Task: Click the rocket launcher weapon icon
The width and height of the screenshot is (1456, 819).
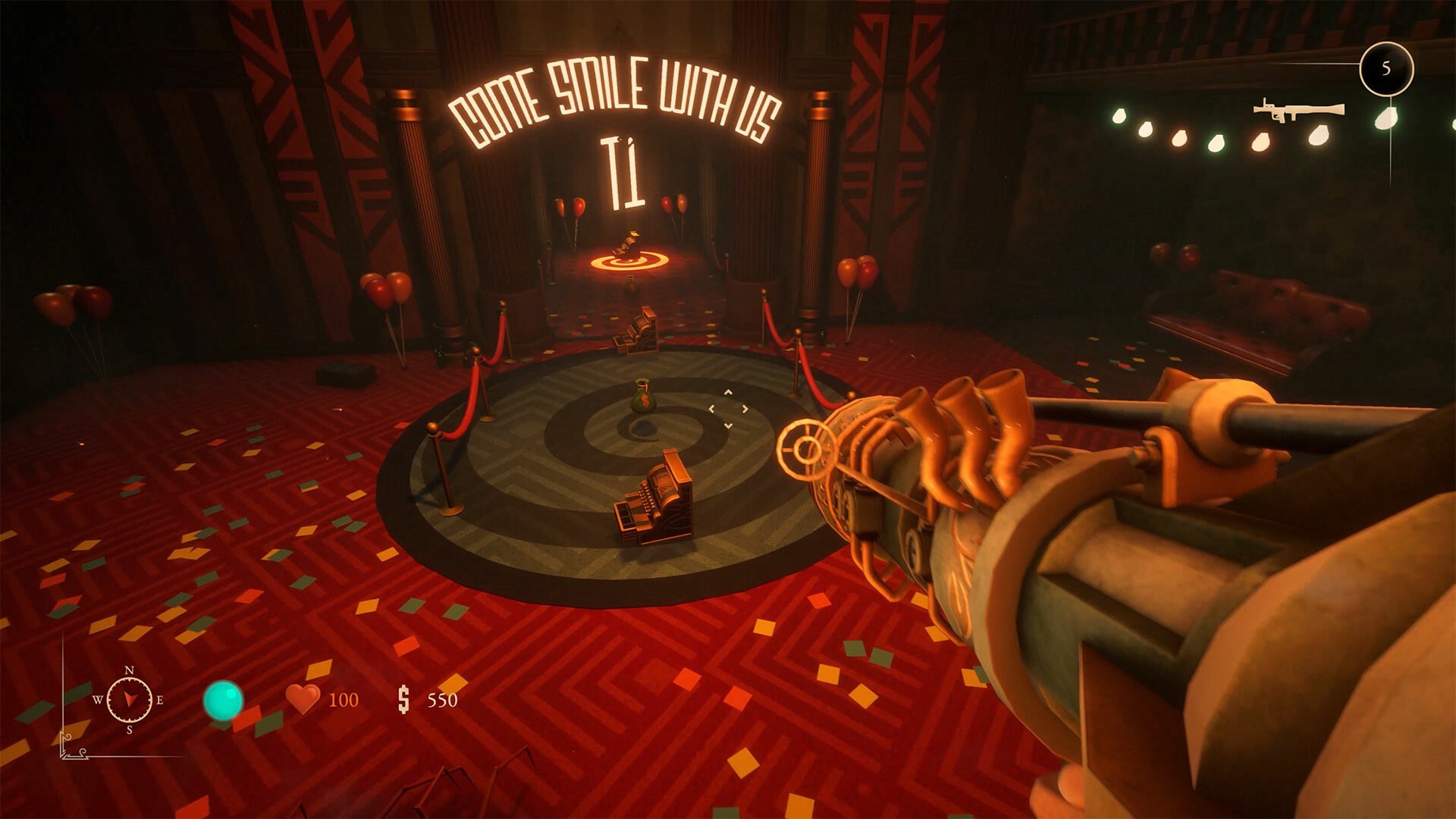Action: (1298, 111)
